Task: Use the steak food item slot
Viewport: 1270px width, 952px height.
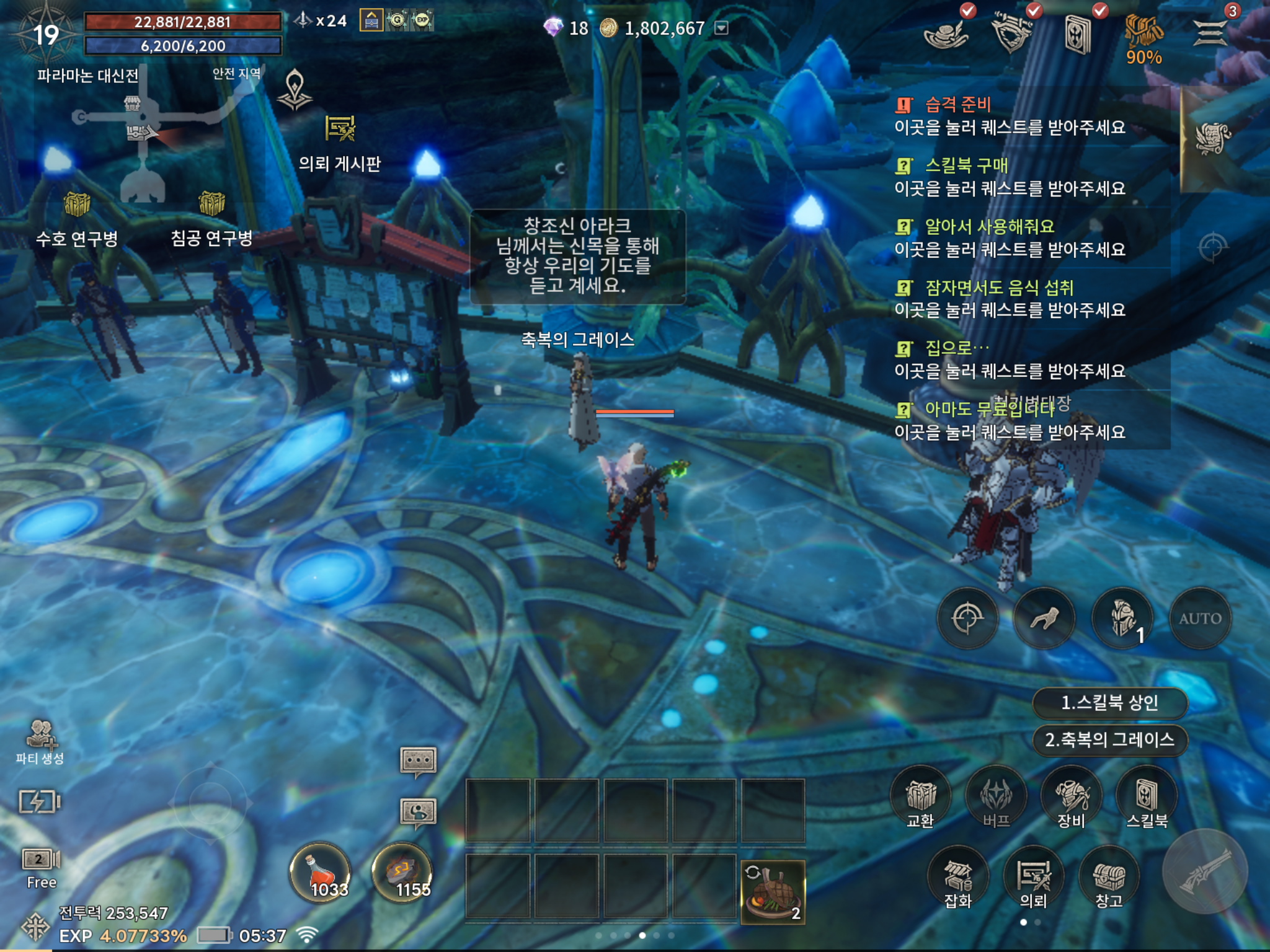Action: point(773,891)
